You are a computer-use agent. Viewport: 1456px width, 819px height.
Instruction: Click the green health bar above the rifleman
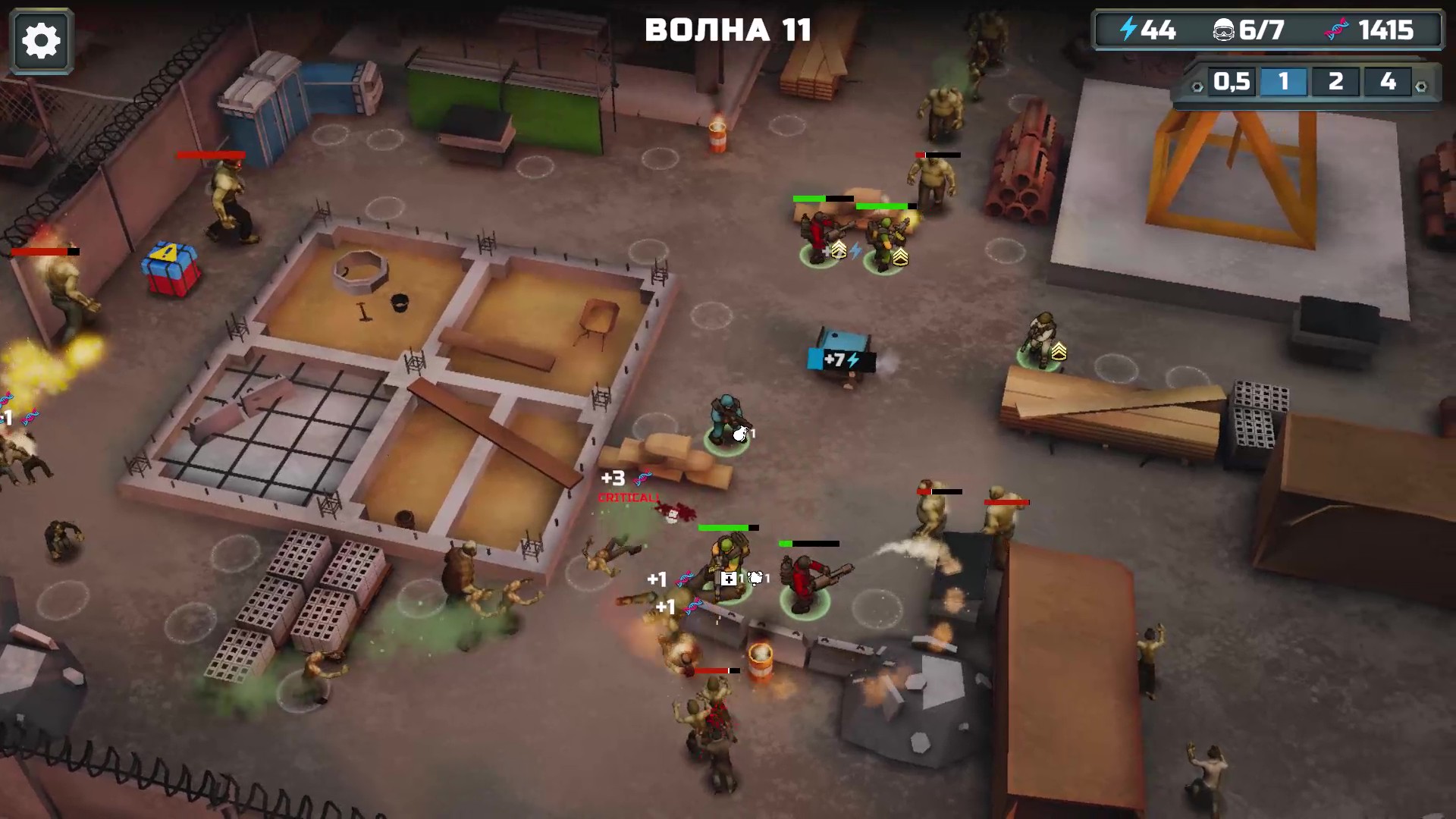721,528
